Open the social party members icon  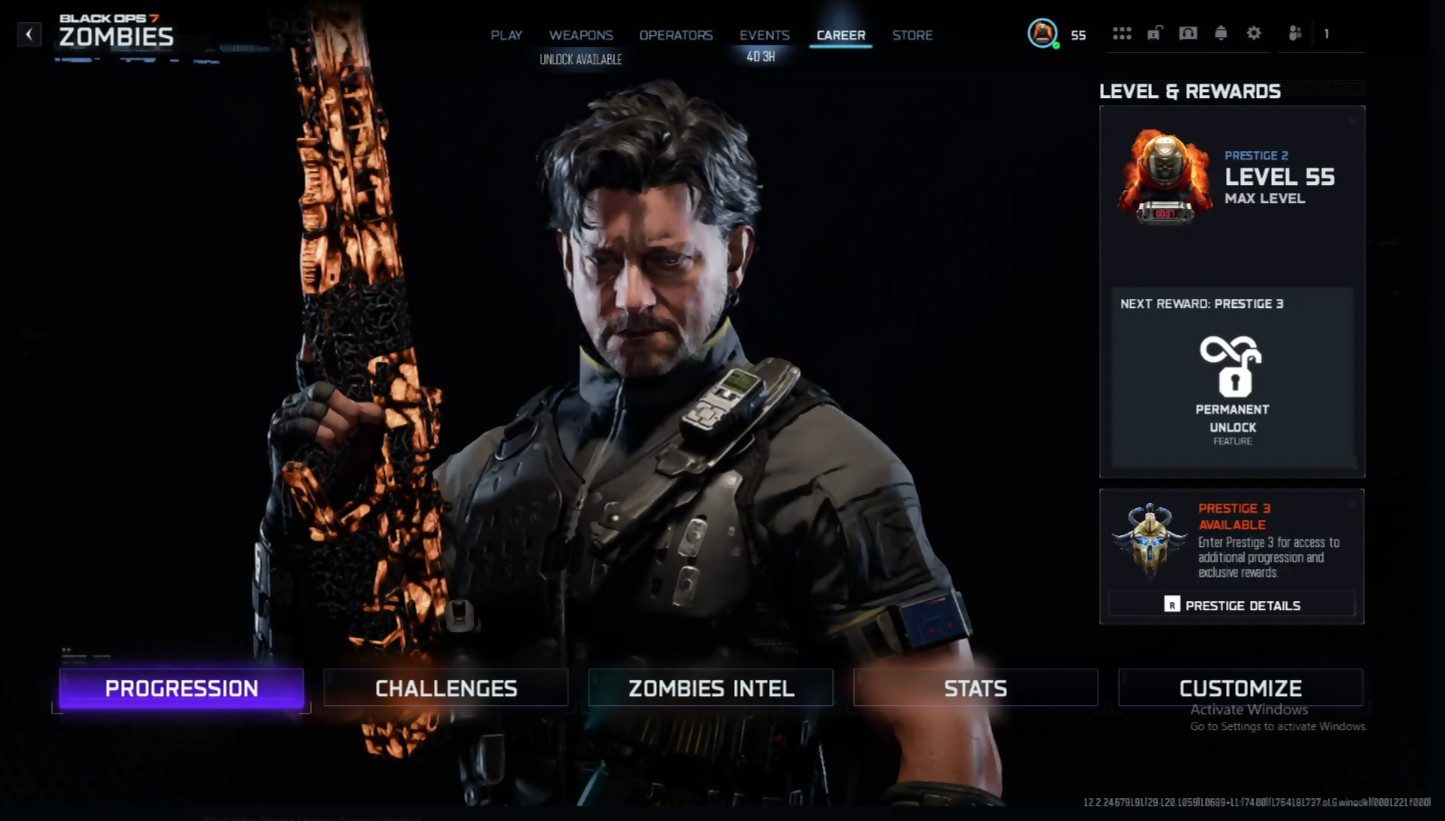pos(1295,34)
